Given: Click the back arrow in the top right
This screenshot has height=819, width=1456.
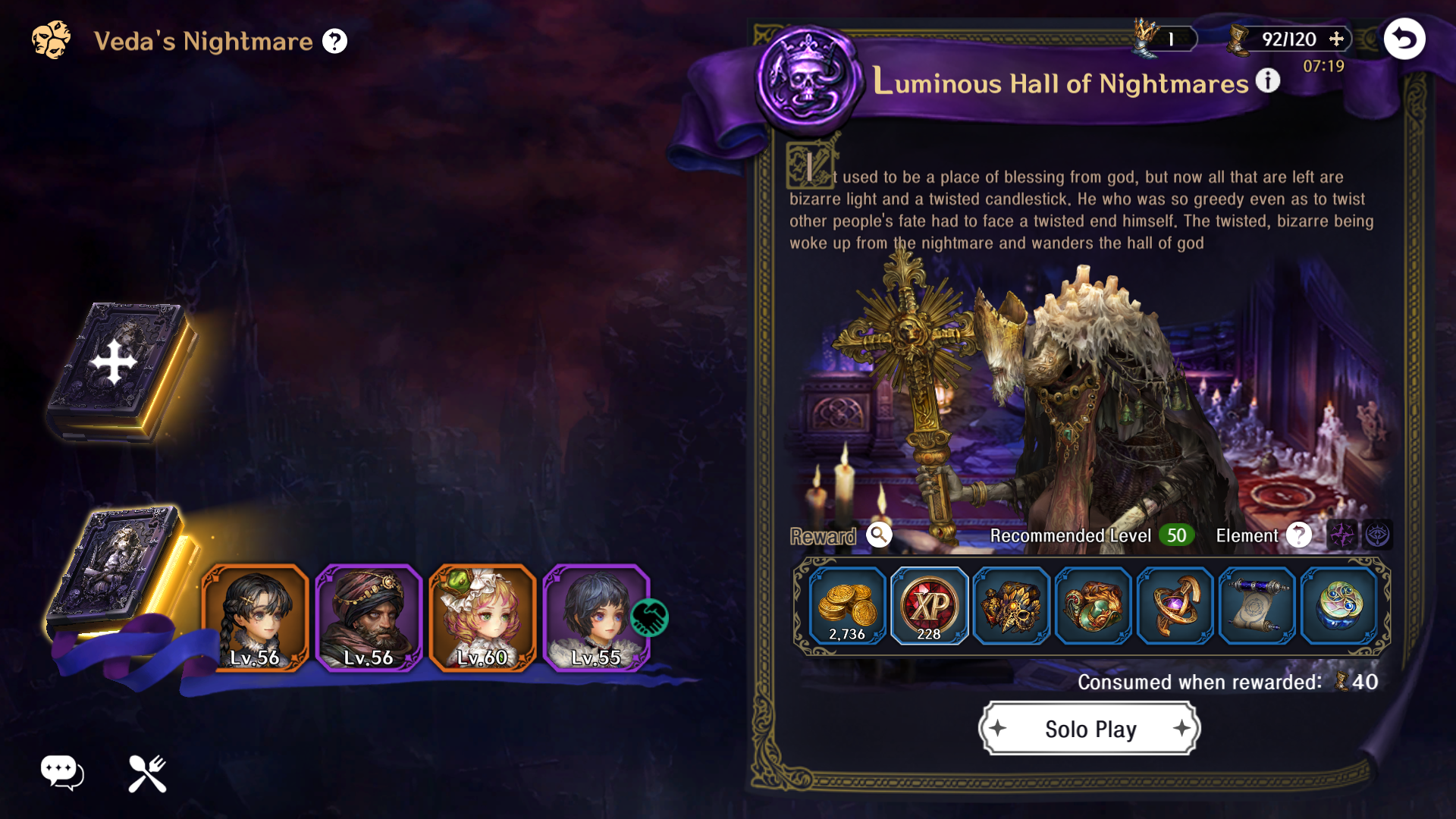Looking at the screenshot, I should coord(1404,39).
